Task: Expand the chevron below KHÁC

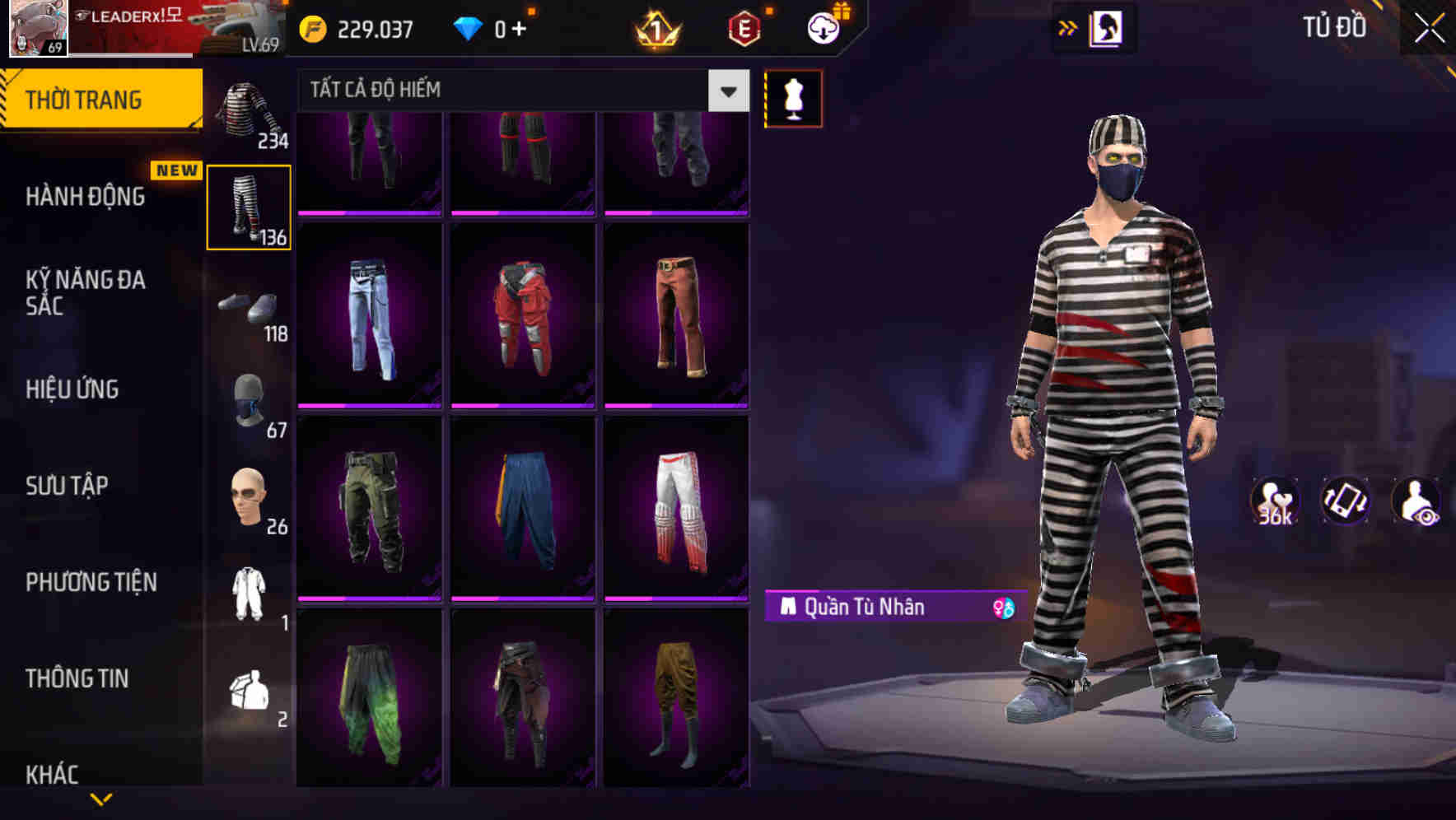Action: [x=102, y=797]
